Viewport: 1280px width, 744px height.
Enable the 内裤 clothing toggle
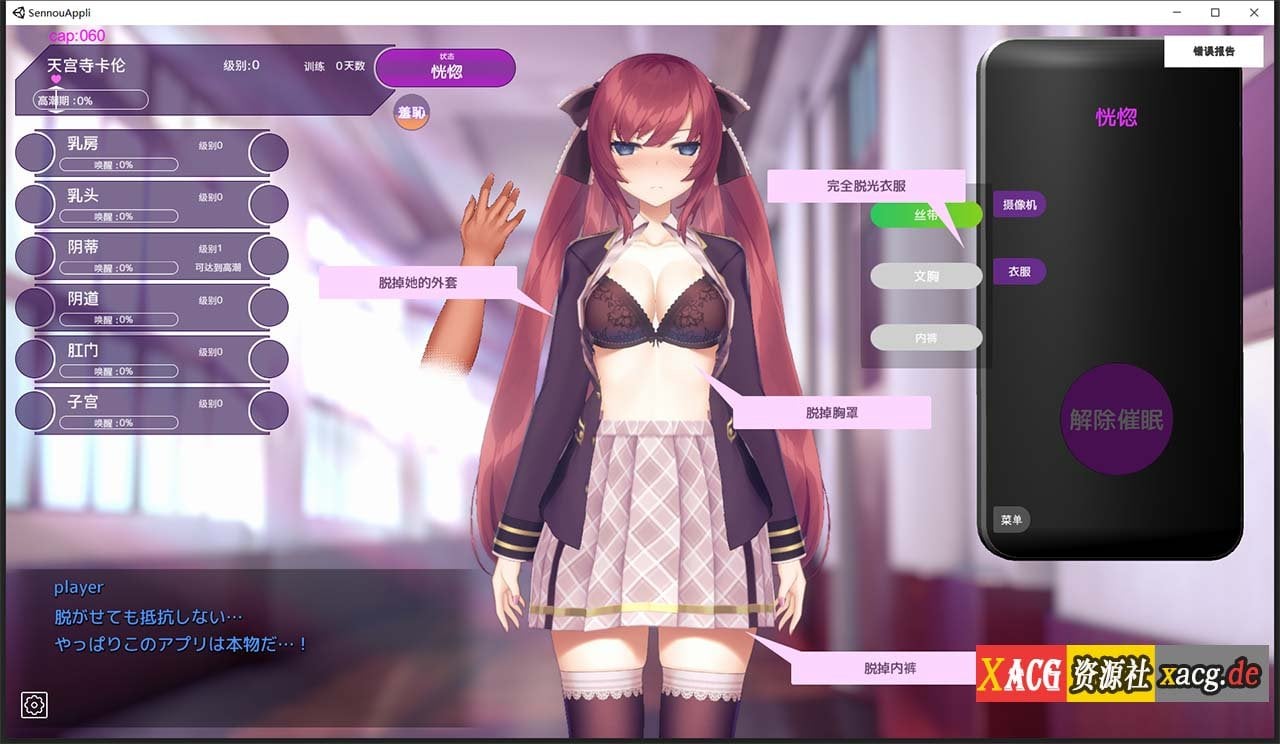pyautogui.click(x=925, y=338)
